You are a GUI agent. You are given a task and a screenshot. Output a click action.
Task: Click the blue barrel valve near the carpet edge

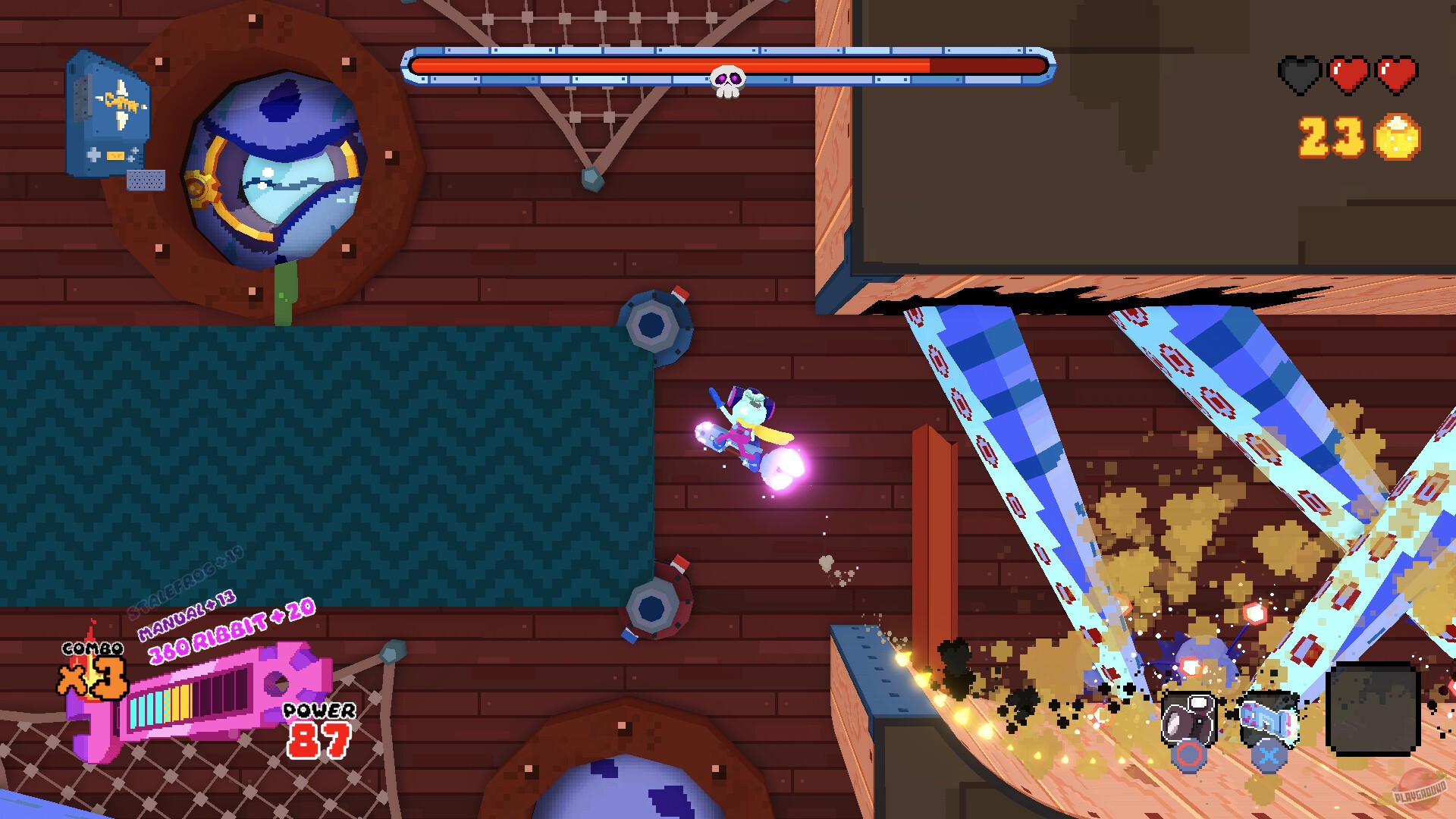[x=657, y=325]
